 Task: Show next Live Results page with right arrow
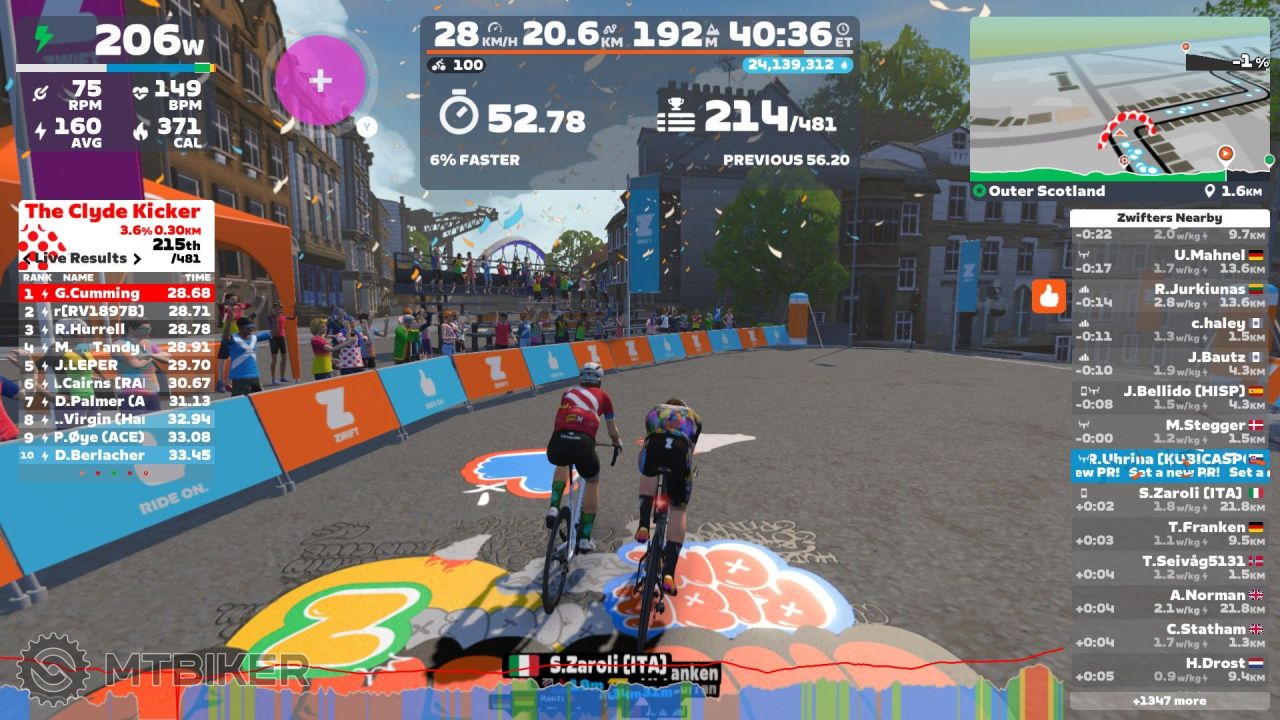click(139, 258)
